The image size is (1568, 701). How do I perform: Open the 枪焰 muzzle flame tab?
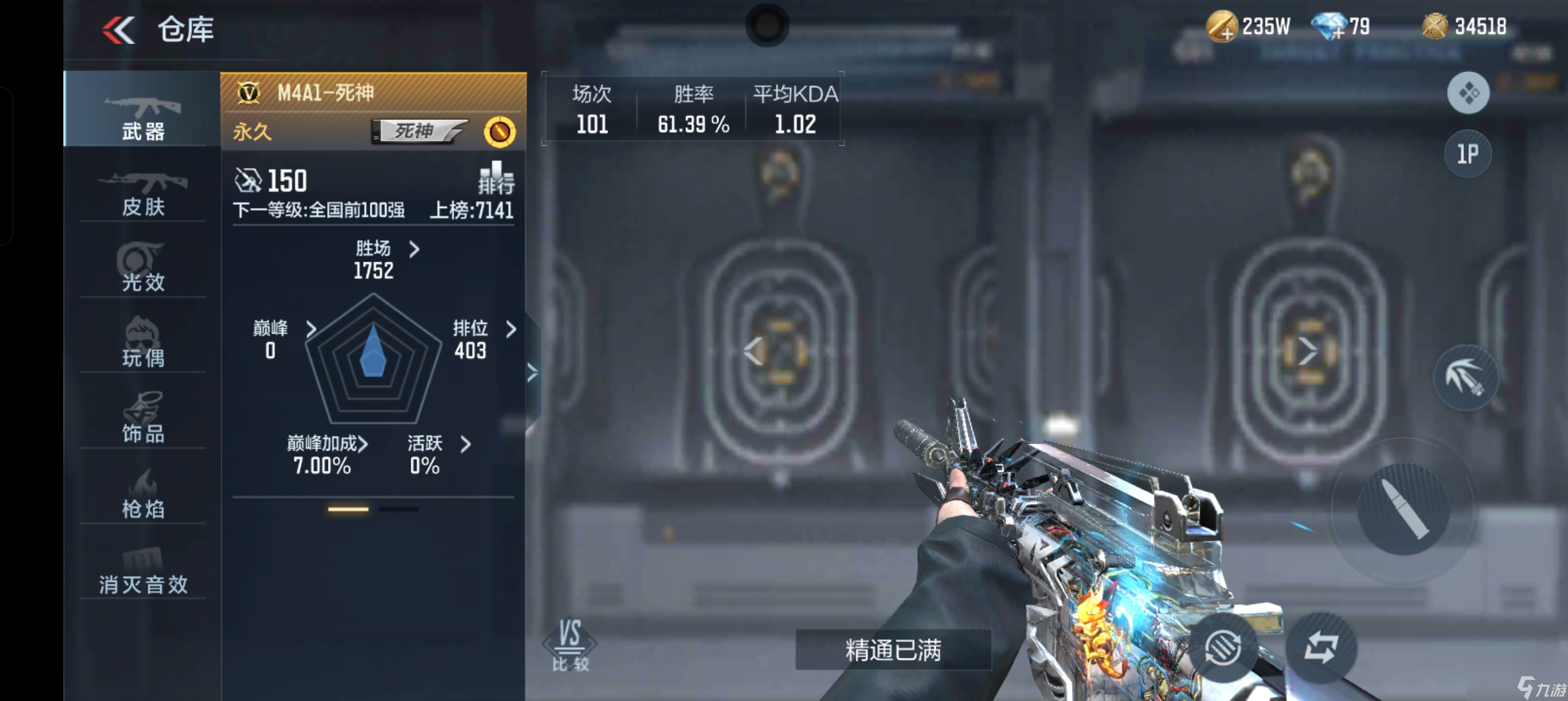(x=143, y=494)
